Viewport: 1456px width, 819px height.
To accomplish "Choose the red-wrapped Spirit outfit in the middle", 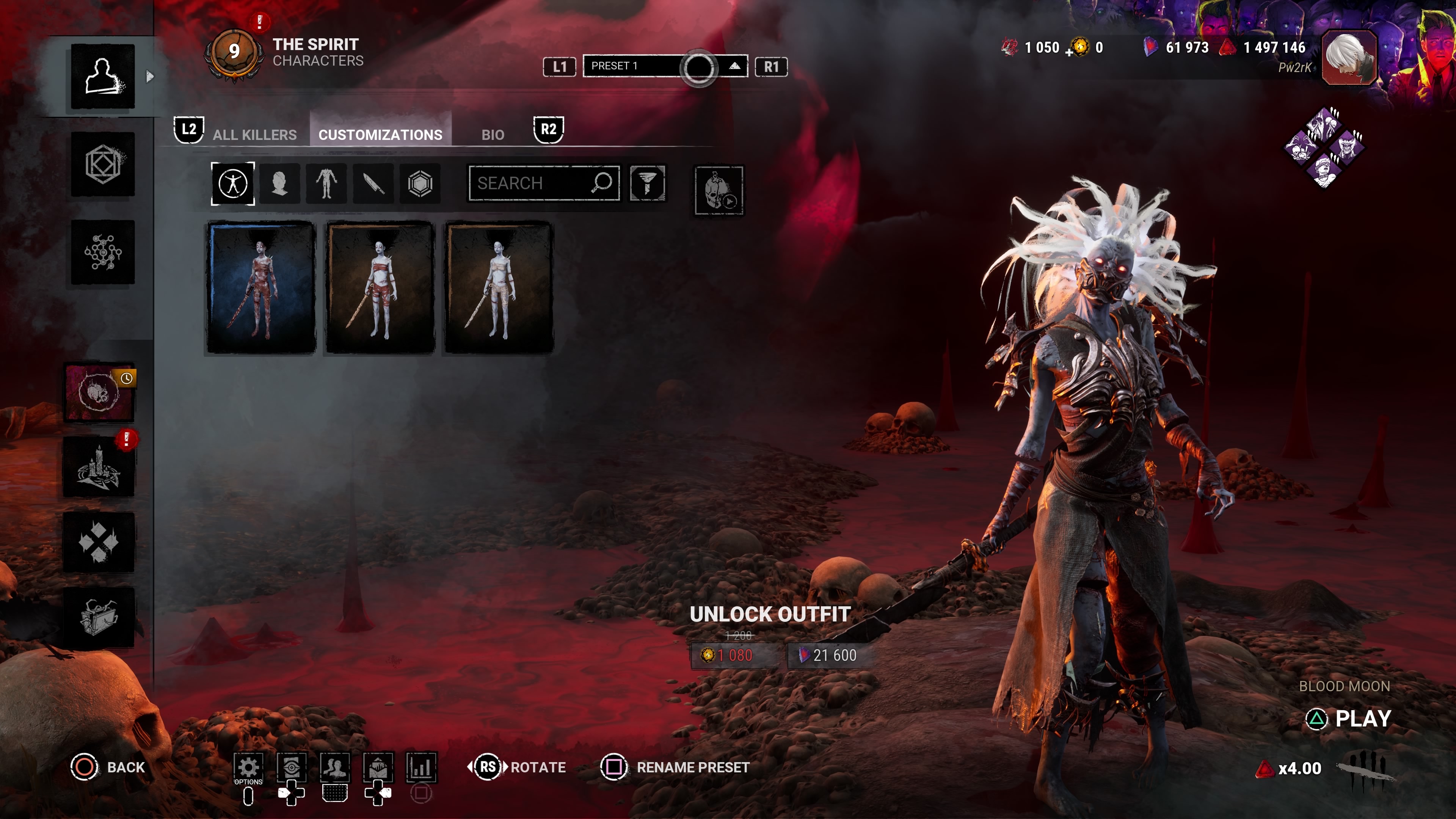I will click(x=380, y=288).
